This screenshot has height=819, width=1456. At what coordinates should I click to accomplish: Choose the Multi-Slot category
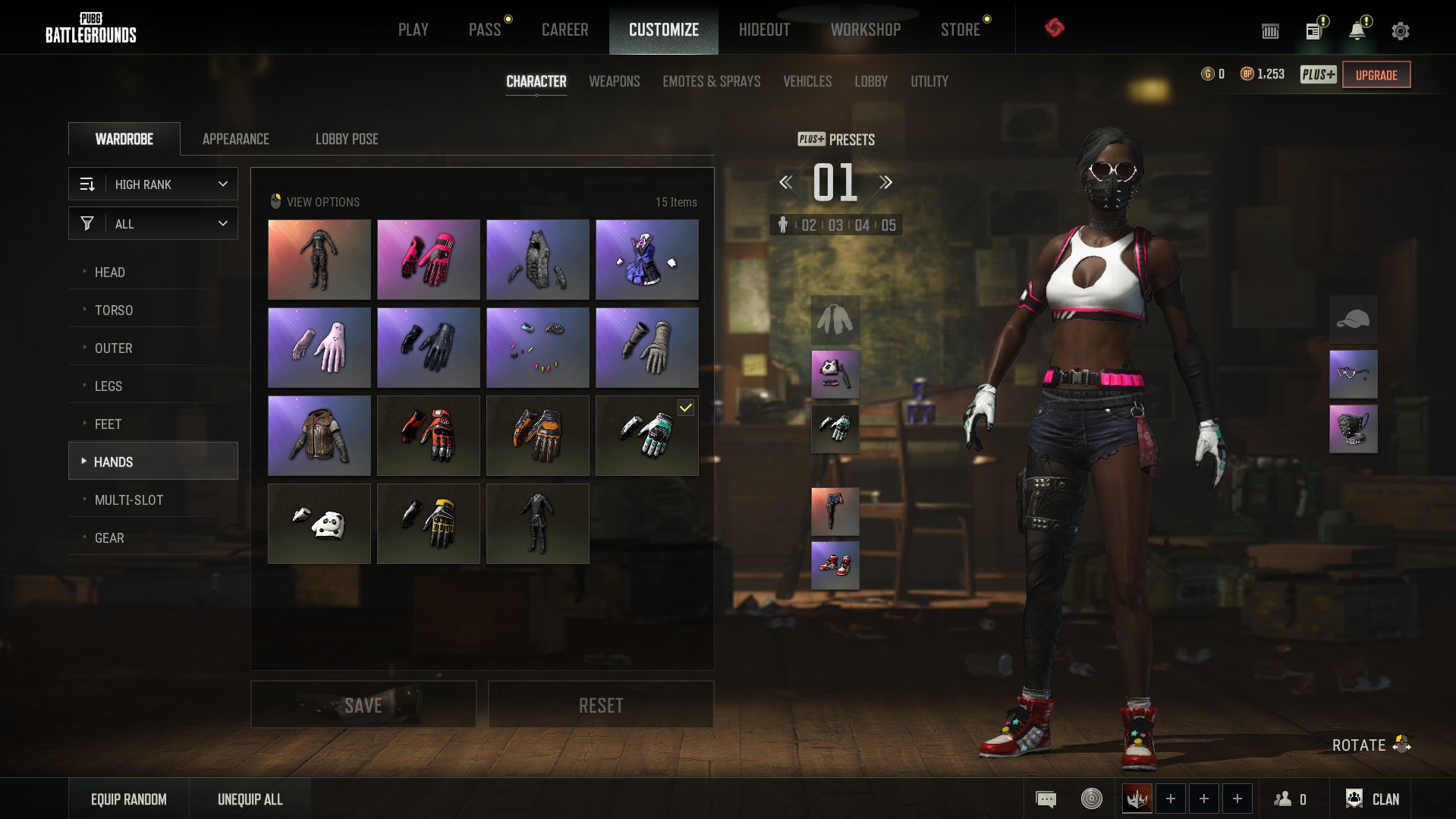[128, 500]
